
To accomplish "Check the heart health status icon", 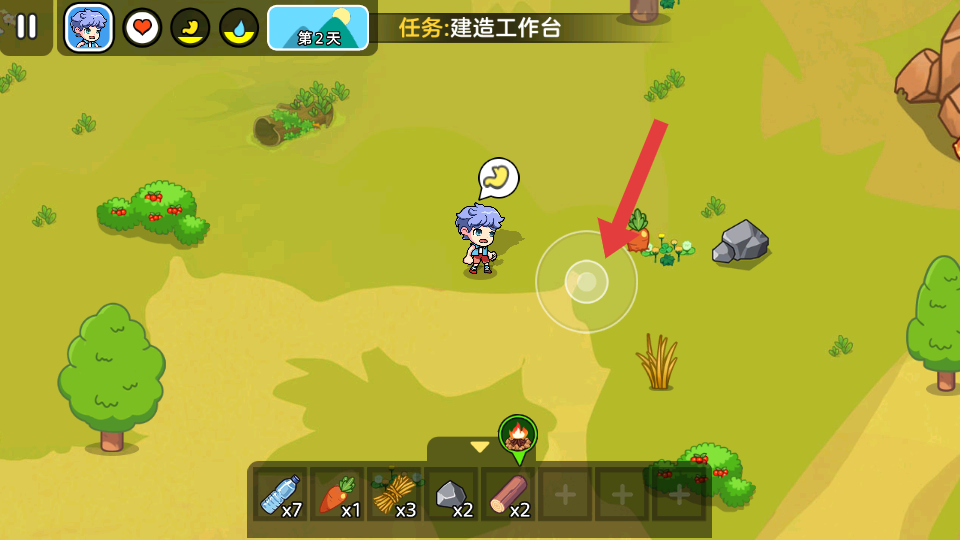I will coord(142,27).
